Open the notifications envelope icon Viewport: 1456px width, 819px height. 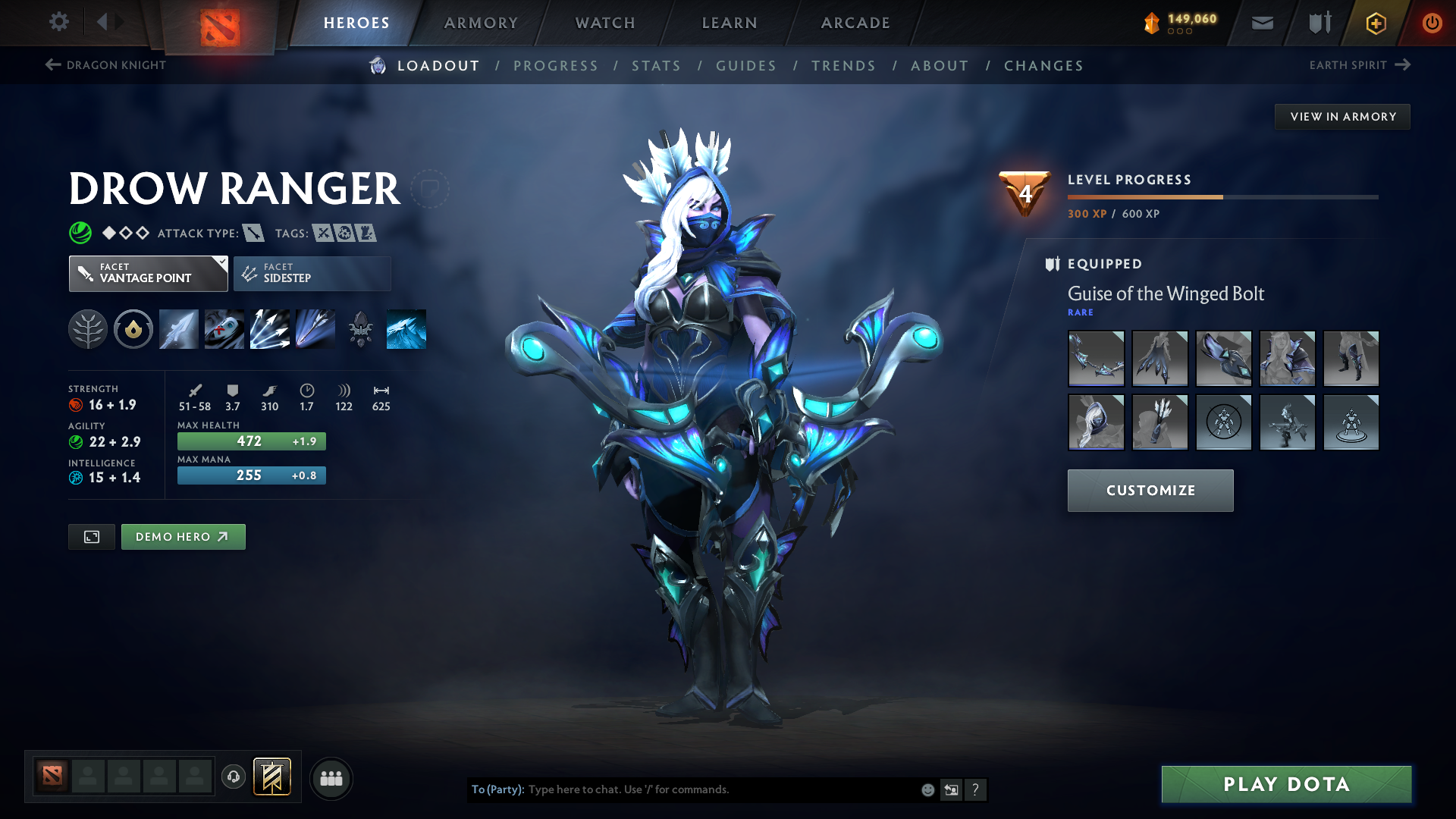coord(1261,22)
